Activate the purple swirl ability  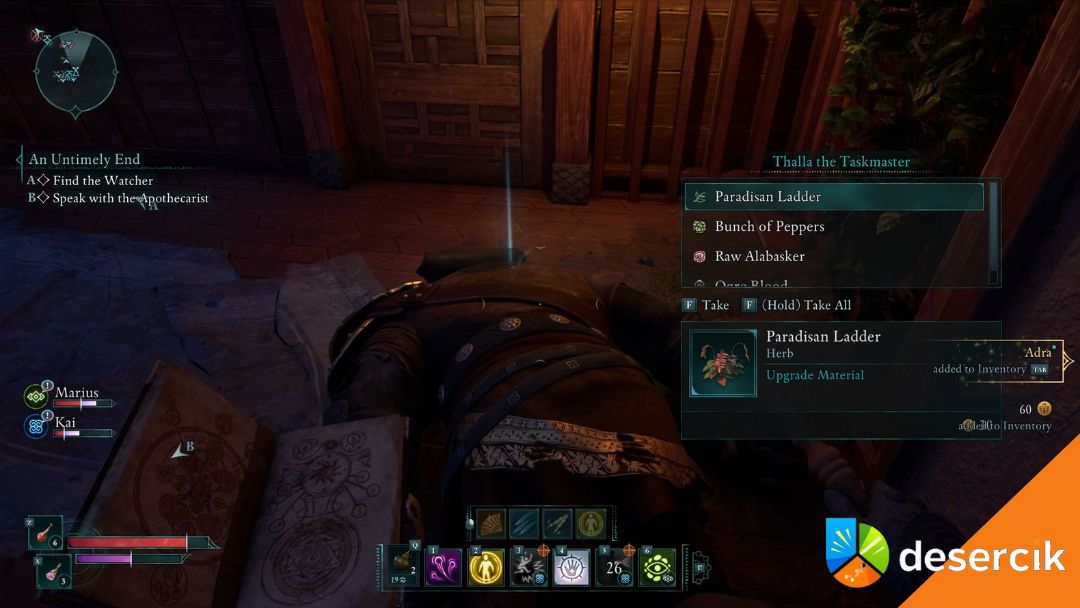443,567
